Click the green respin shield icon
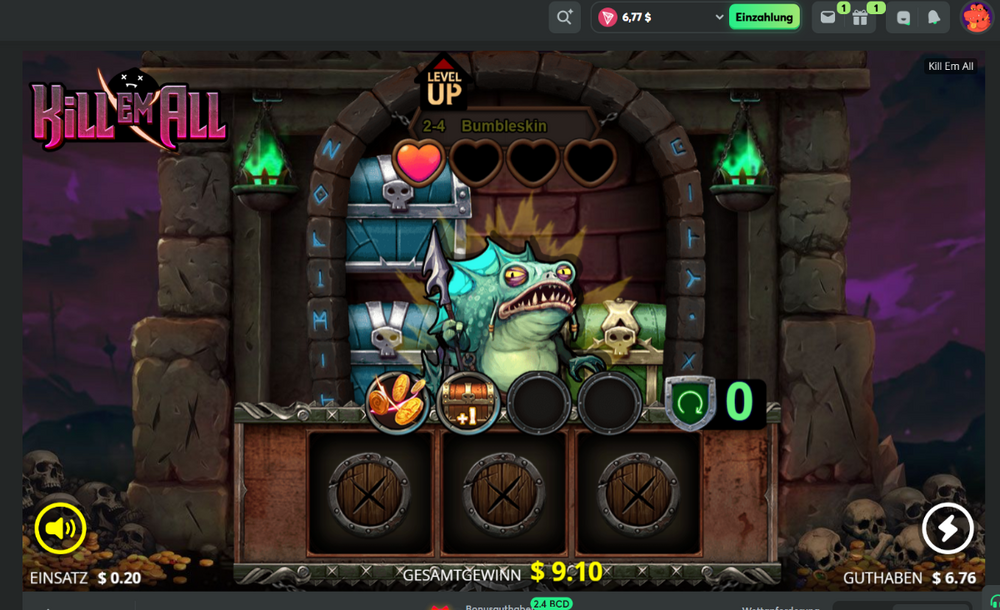Image resolution: width=1000 pixels, height=610 pixels. [691, 402]
